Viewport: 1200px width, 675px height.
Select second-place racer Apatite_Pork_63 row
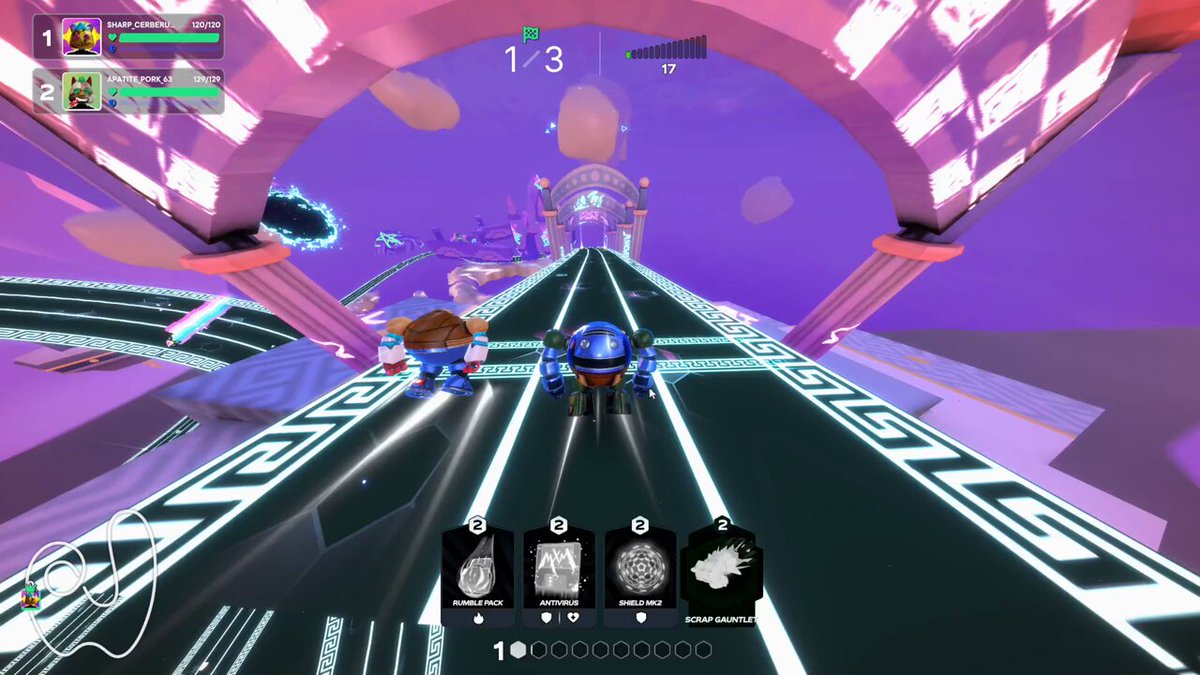[x=128, y=91]
